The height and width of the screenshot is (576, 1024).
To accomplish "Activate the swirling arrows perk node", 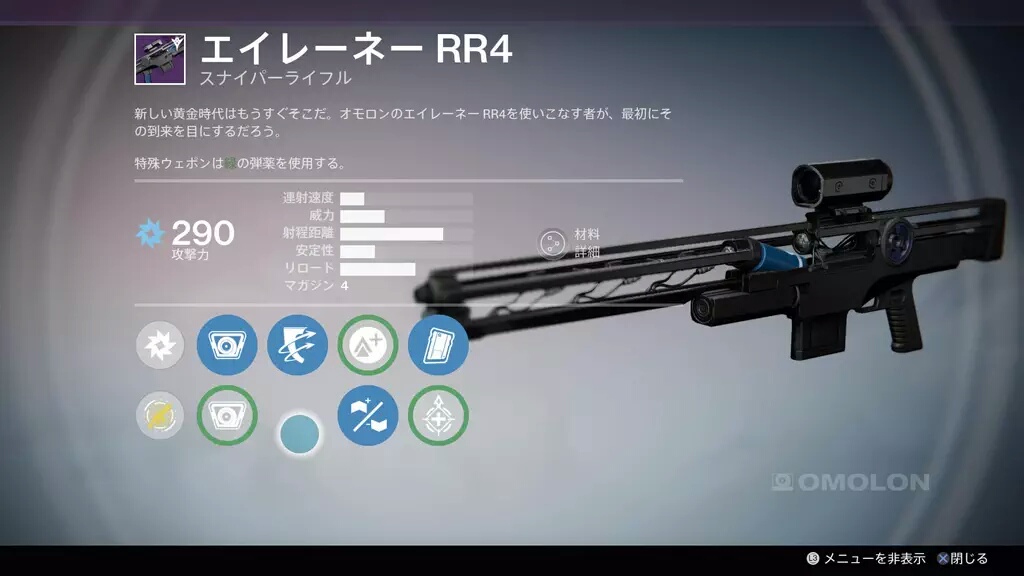I will [297, 346].
